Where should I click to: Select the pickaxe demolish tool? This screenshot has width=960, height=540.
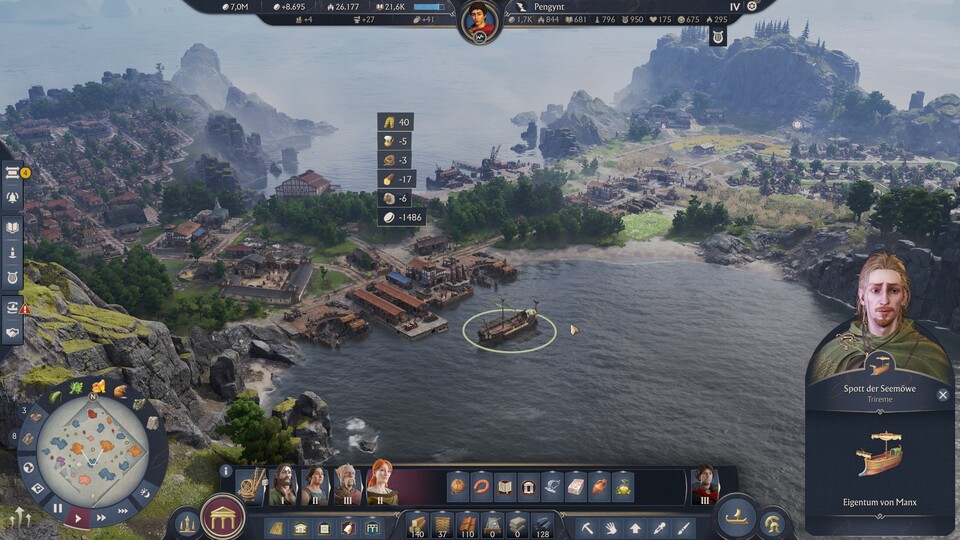pyautogui.click(x=589, y=527)
